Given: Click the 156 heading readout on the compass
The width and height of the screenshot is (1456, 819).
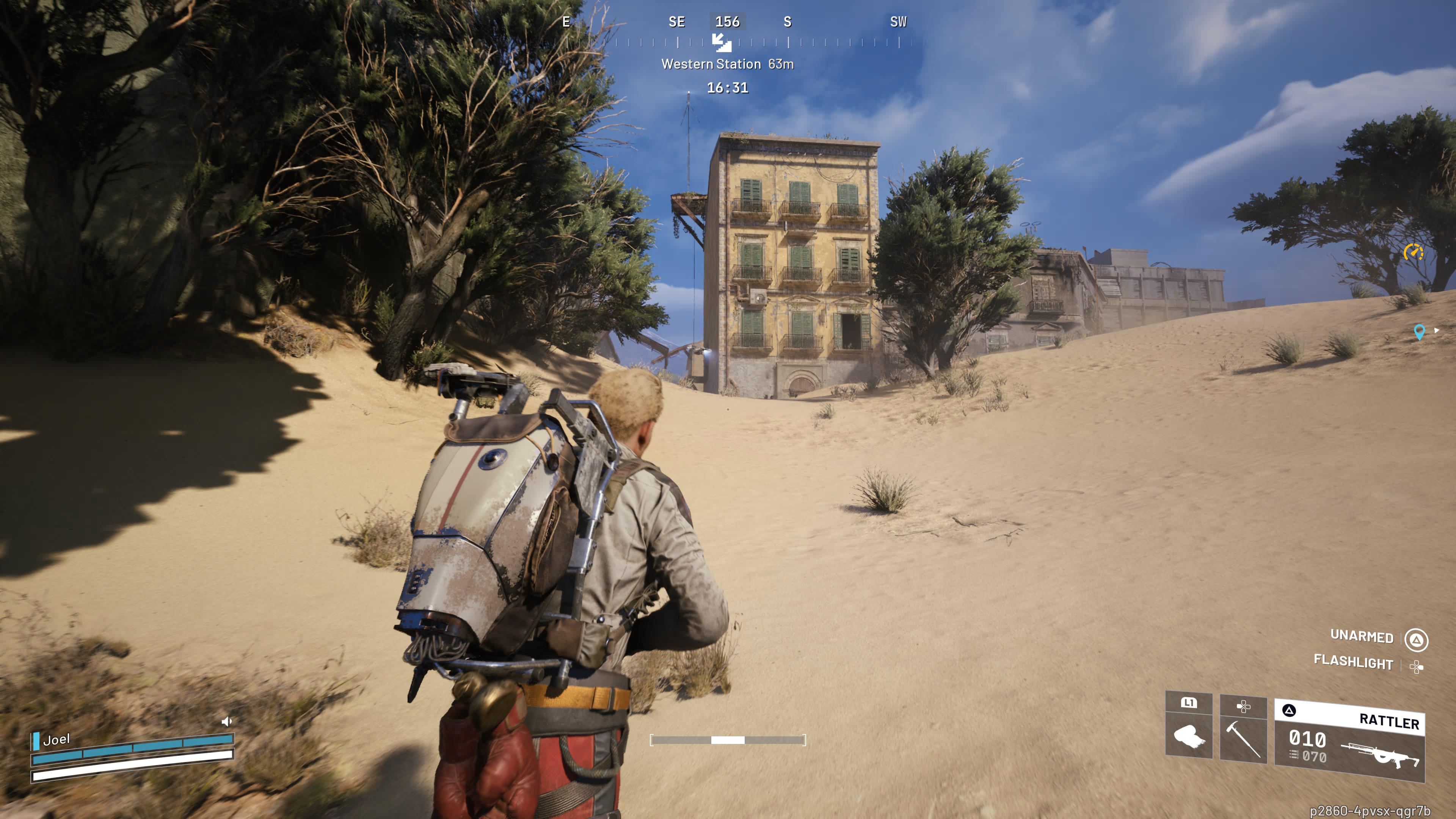Looking at the screenshot, I should pos(729,23).
